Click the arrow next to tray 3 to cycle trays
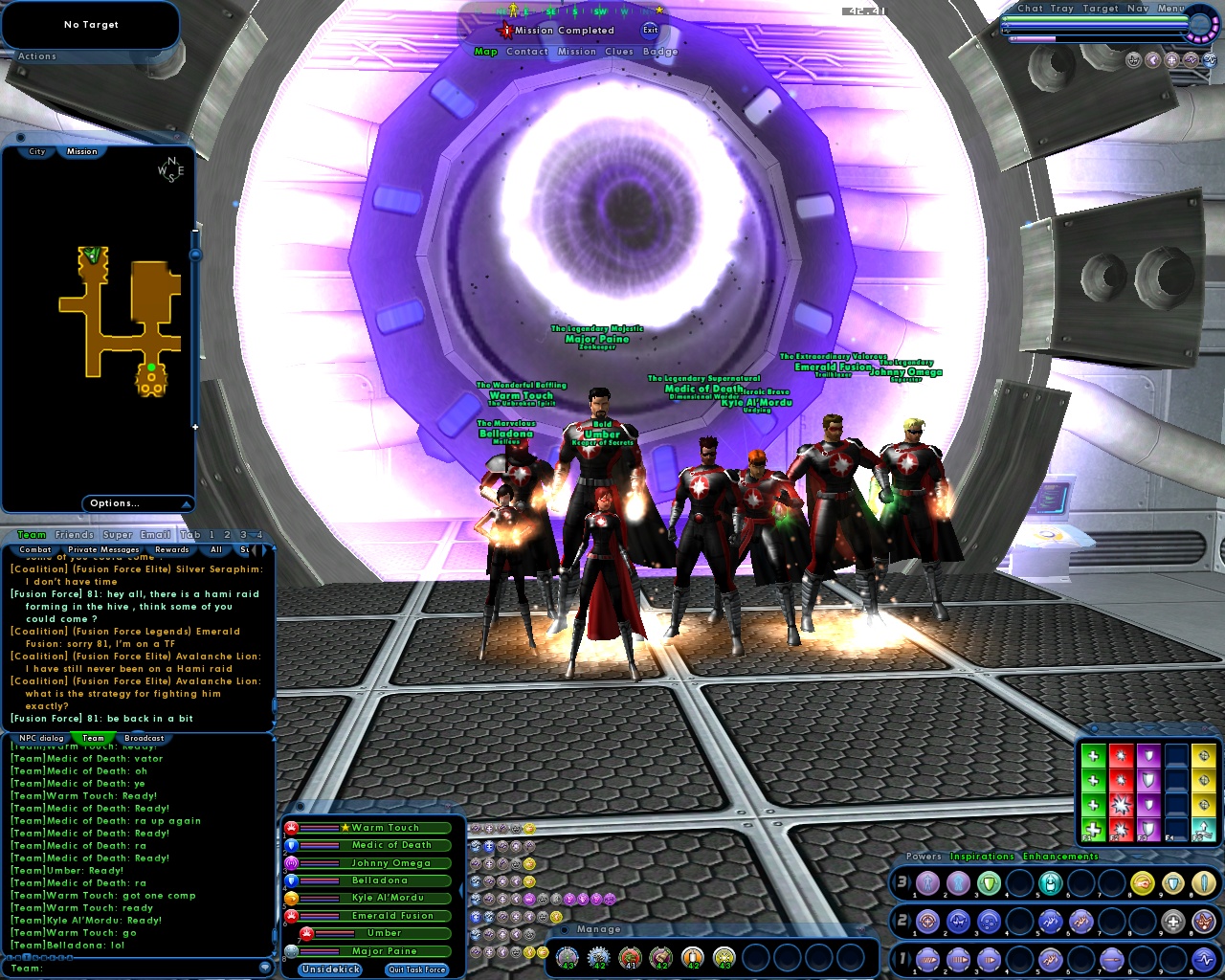The height and width of the screenshot is (980, 1225). (x=909, y=882)
